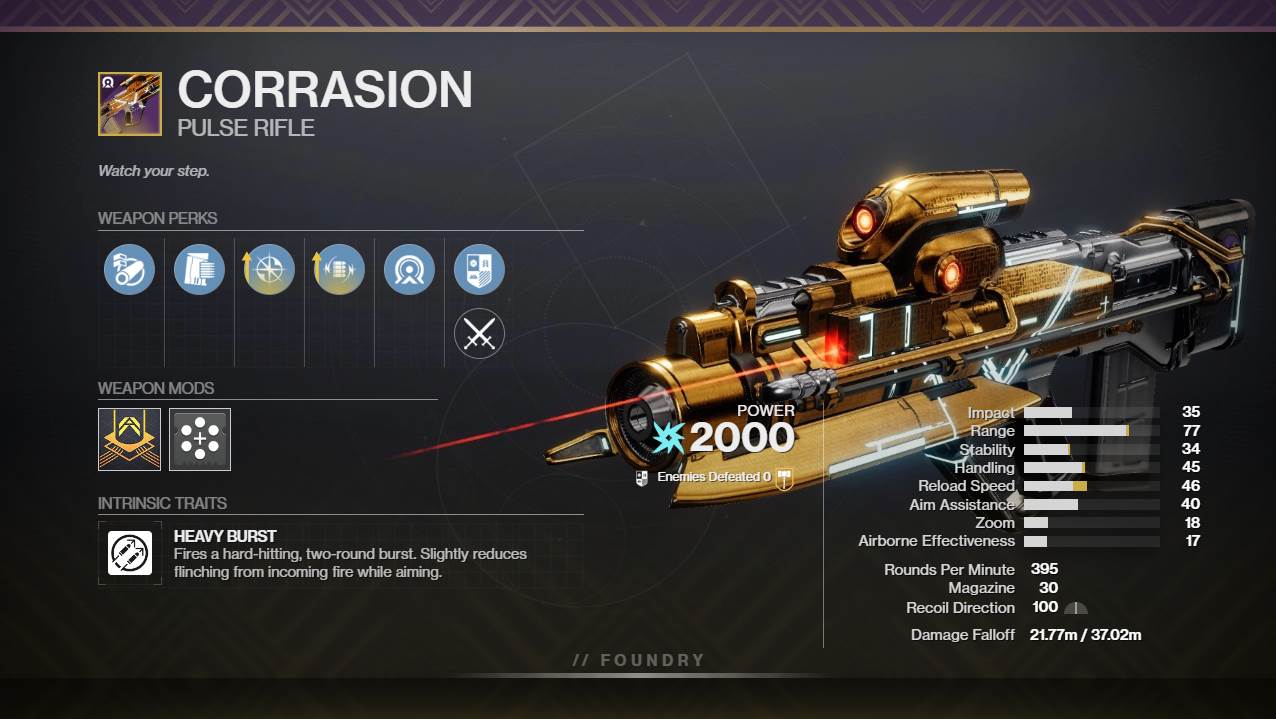This screenshot has height=719, width=1276.
Task: Select the Corrasion weapon thumbnail icon
Action: pyautogui.click(x=129, y=104)
